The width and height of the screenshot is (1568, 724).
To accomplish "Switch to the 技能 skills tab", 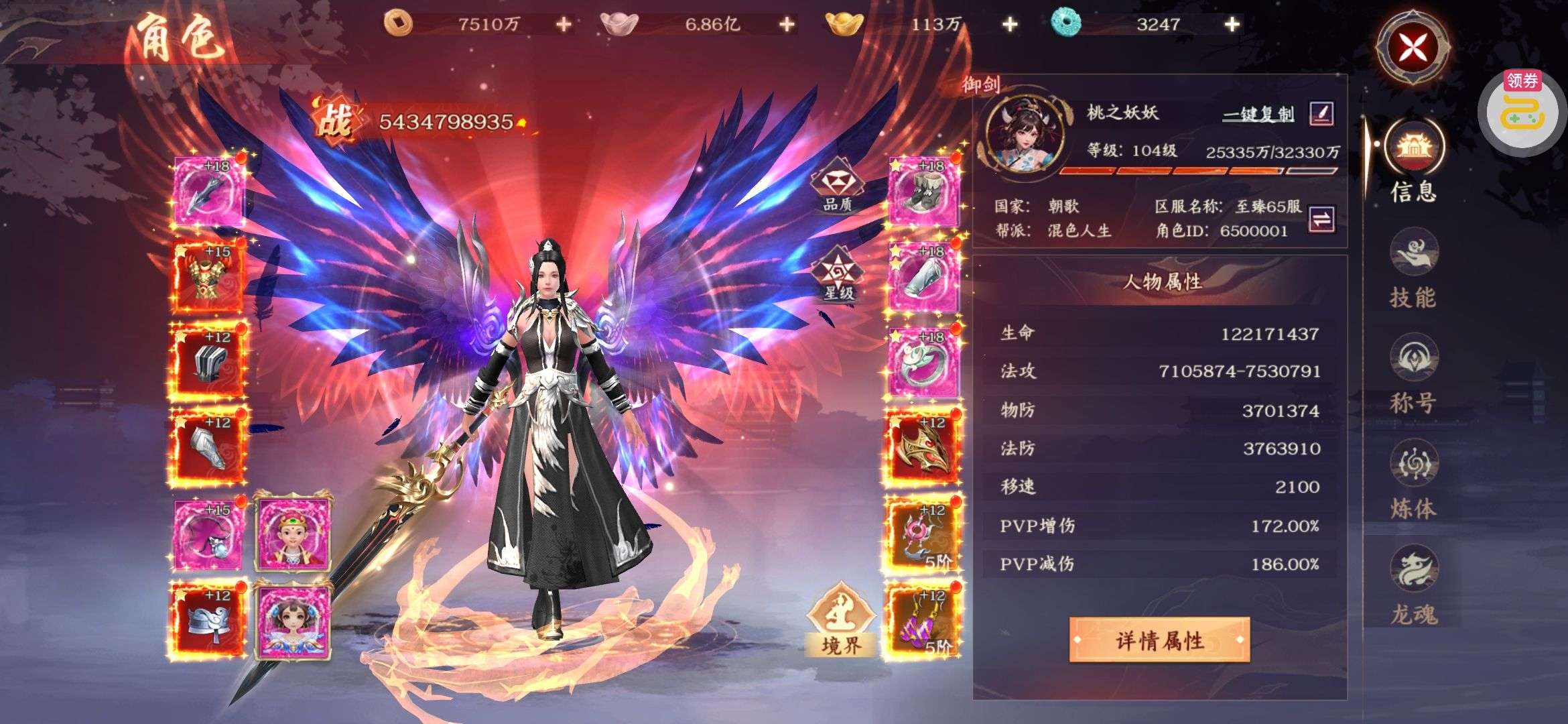I will 1413,268.
